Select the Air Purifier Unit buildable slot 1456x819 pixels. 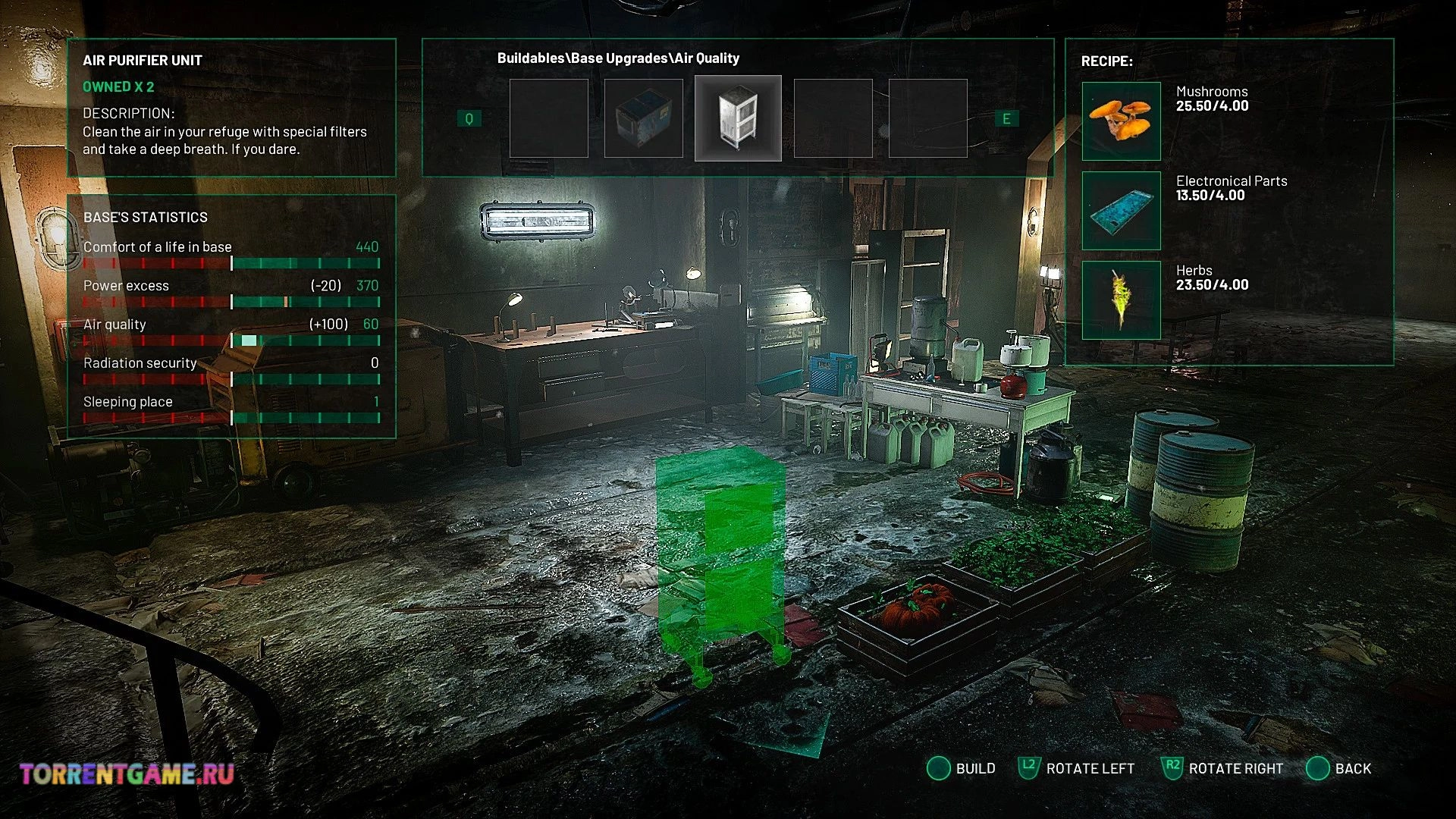point(738,118)
